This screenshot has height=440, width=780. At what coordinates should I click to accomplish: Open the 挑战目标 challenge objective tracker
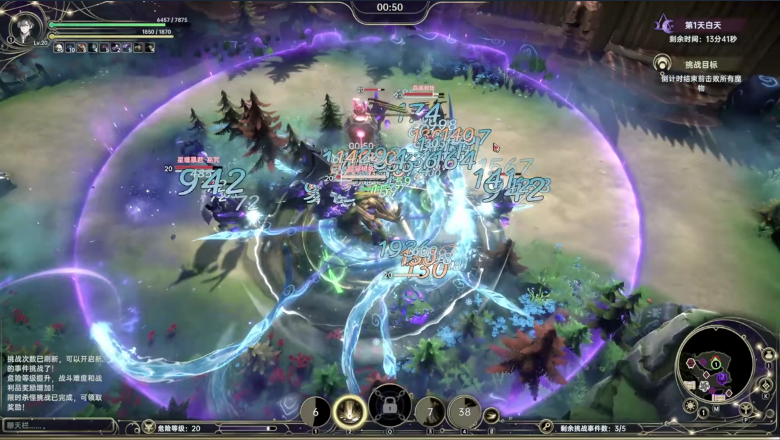pos(700,63)
